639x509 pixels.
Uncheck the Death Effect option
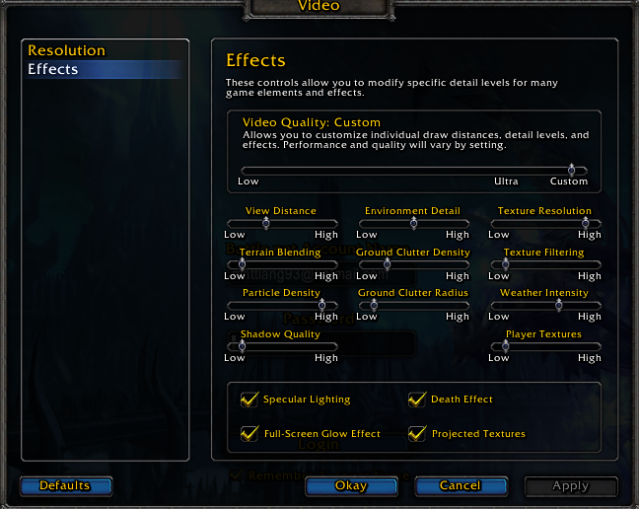417,399
